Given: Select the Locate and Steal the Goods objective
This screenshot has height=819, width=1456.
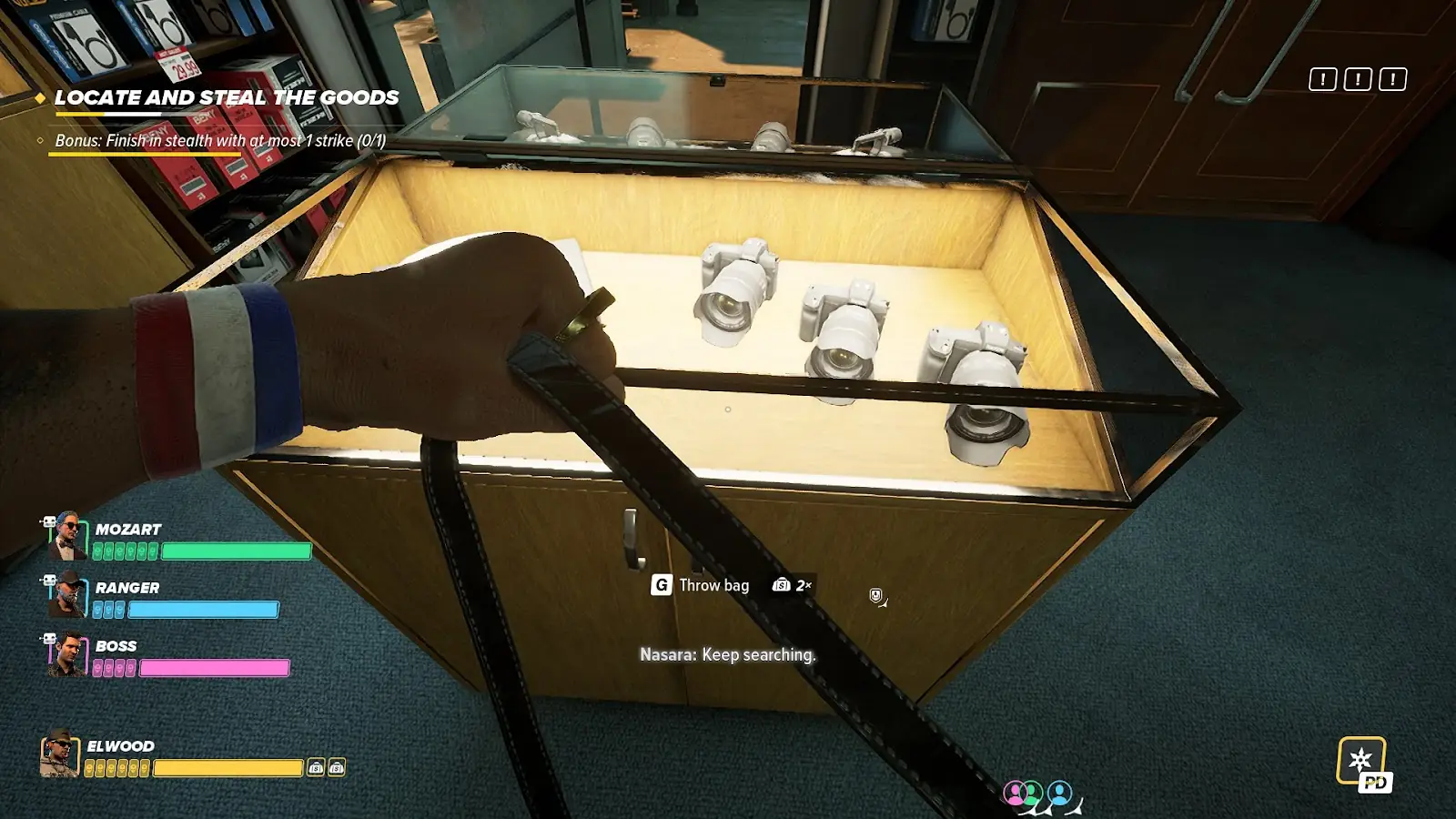Looking at the screenshot, I should [x=227, y=98].
